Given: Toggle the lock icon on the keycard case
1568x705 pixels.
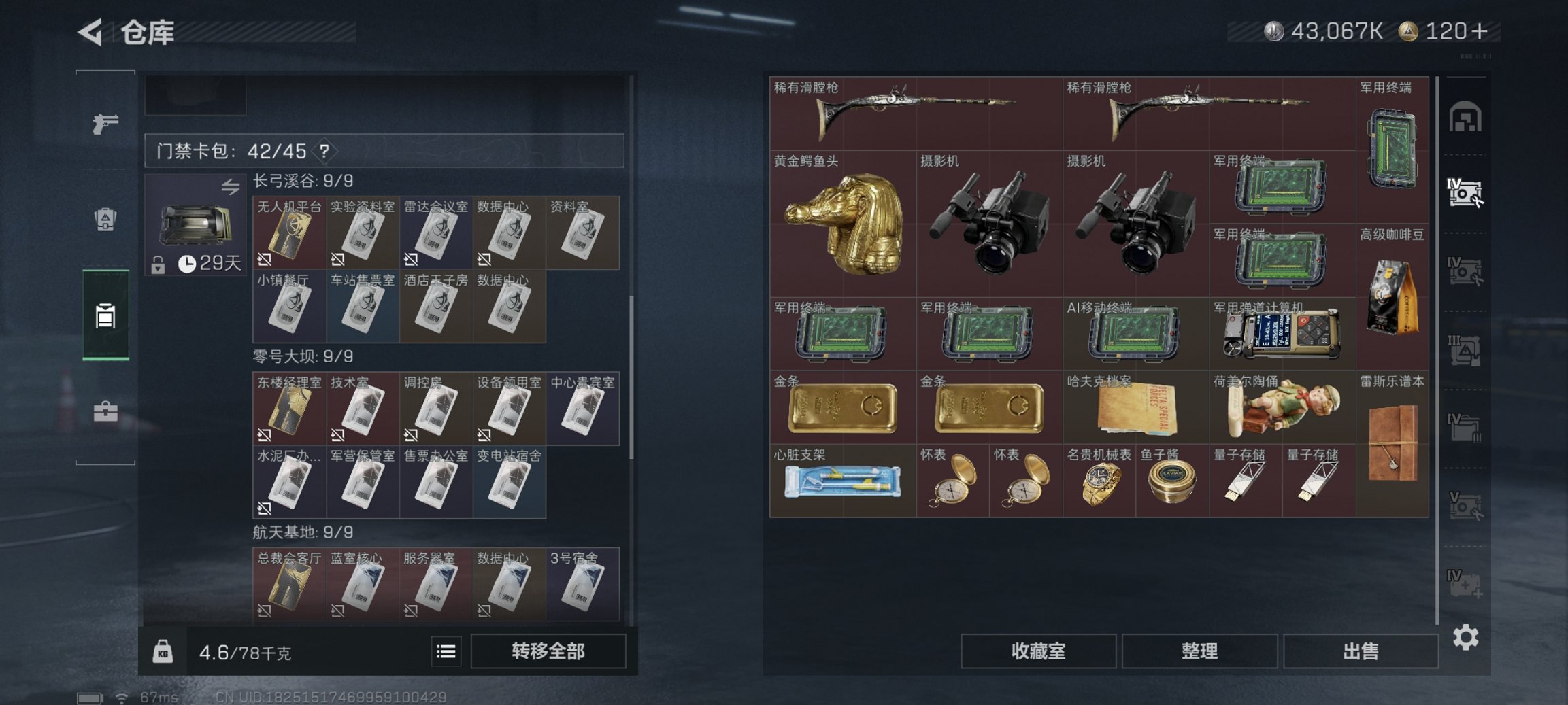Looking at the screenshot, I should click(159, 266).
